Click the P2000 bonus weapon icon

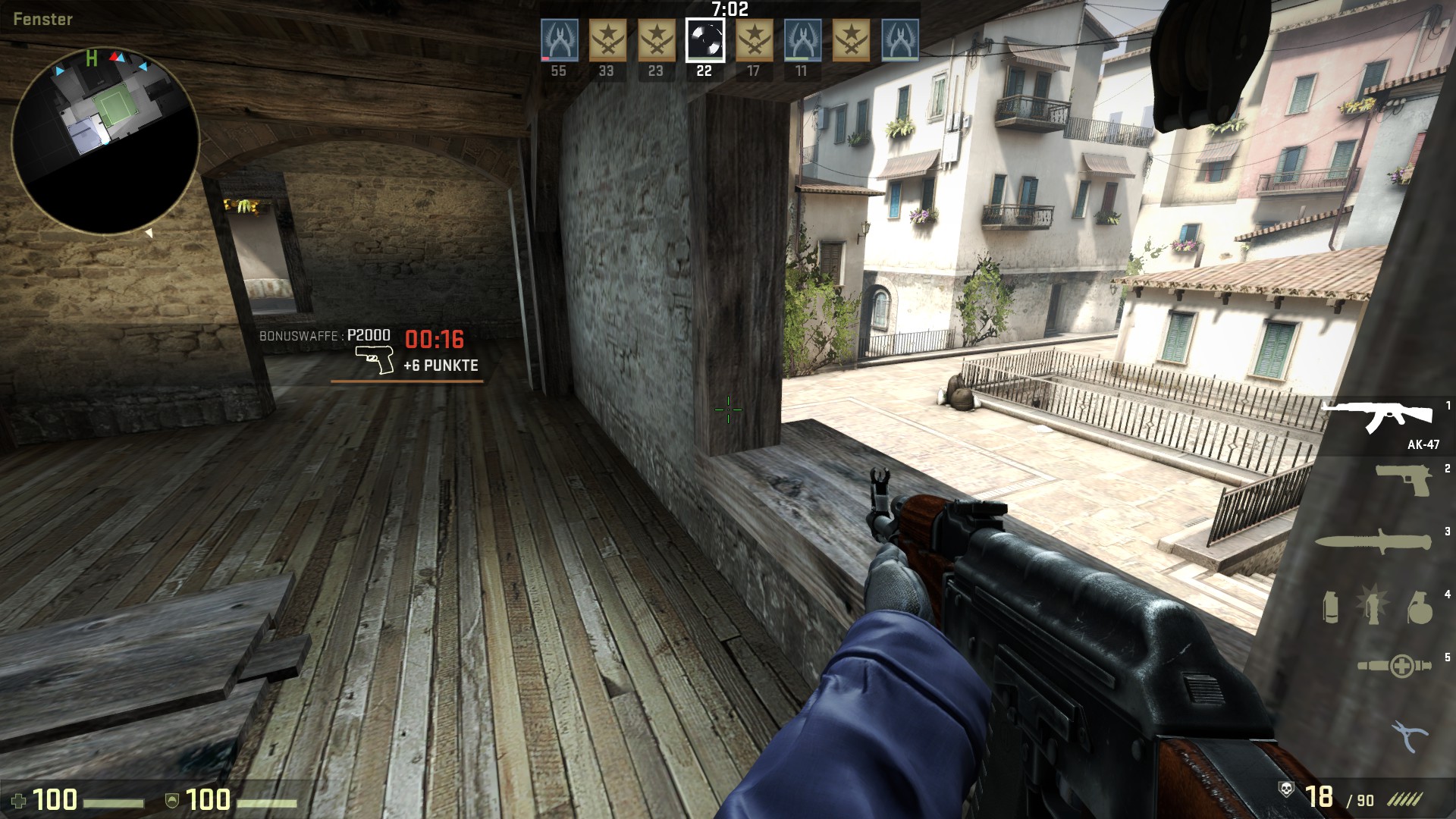coord(375,359)
